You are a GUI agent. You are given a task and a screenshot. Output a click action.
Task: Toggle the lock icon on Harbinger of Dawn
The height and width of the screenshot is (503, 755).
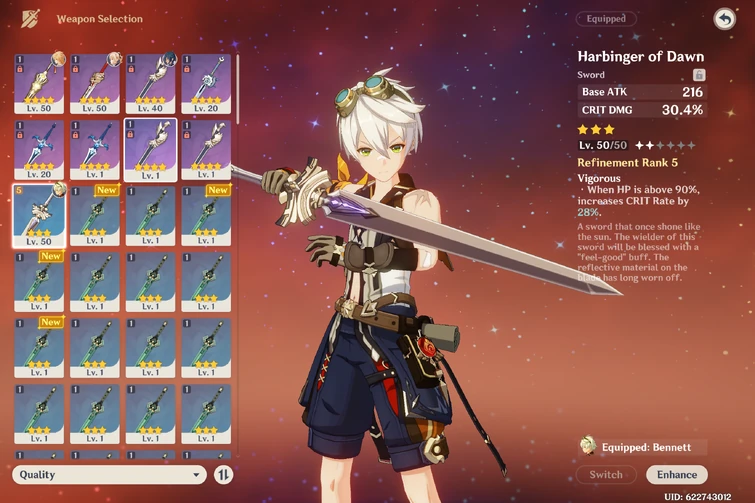click(x=699, y=75)
